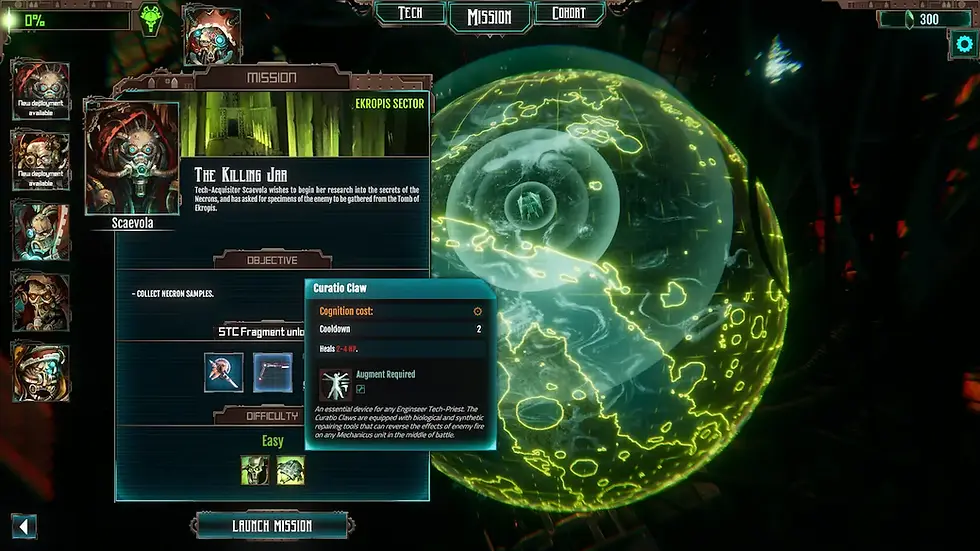Inspect the second difficulty enemy icon
980x551 pixels.
[x=291, y=470]
